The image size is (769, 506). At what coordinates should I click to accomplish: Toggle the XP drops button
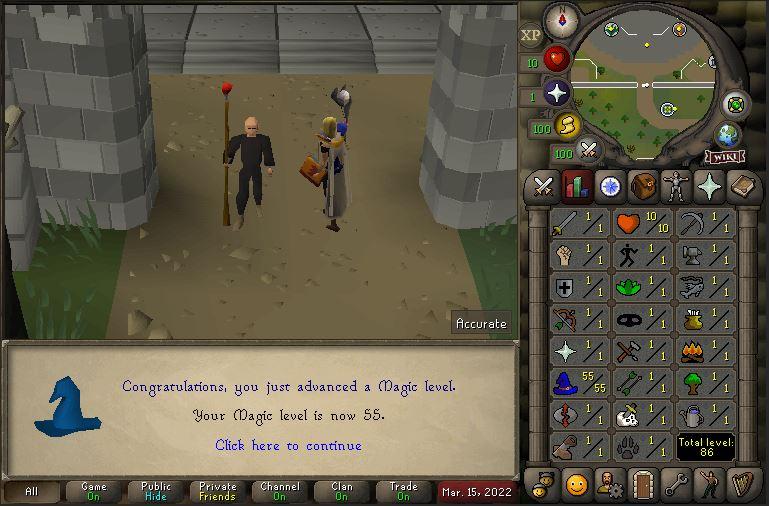point(530,35)
